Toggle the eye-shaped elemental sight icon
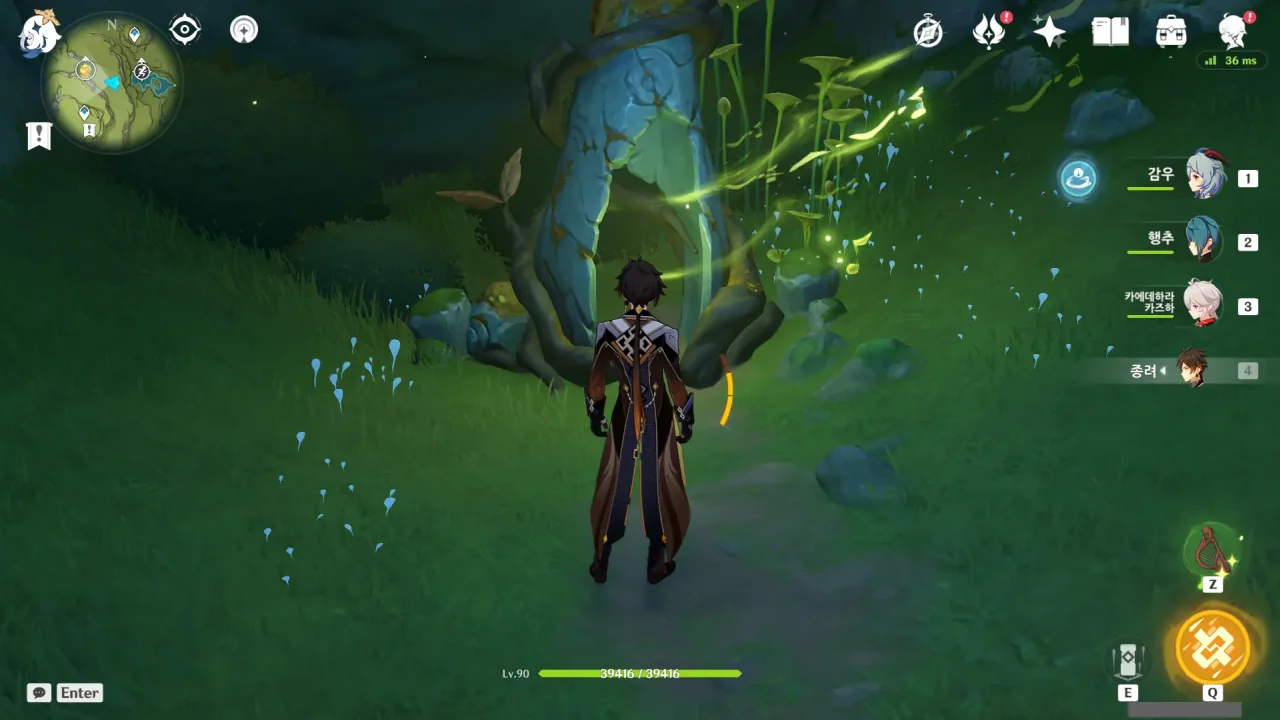This screenshot has height=720, width=1280. (x=185, y=30)
